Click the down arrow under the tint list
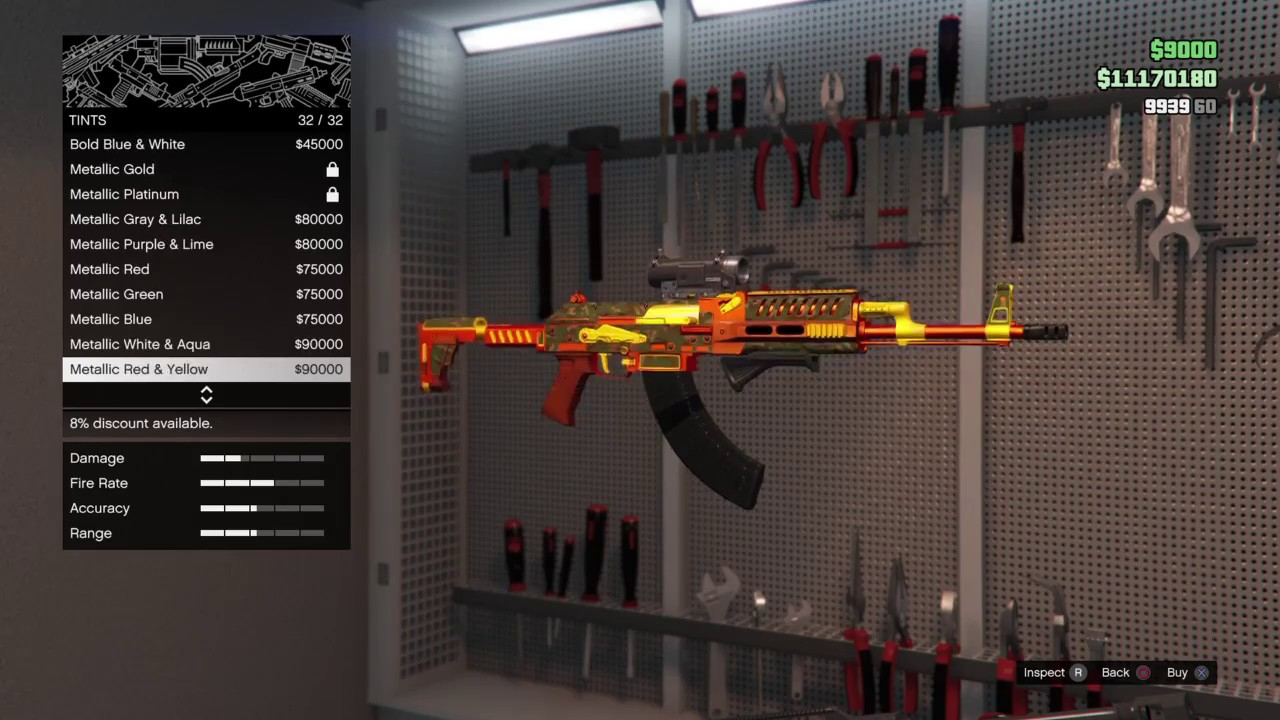This screenshot has height=720, width=1280. tap(206, 399)
